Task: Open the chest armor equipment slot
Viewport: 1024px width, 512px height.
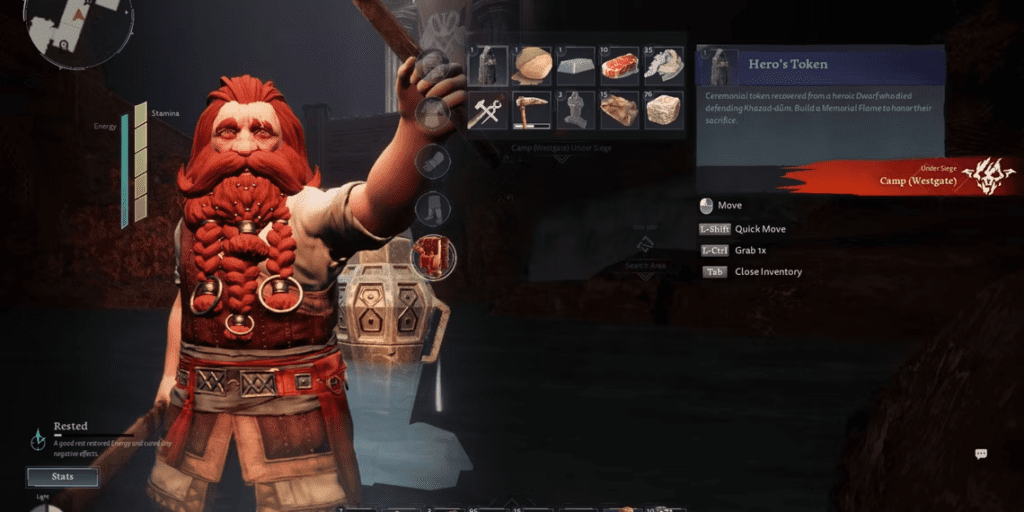Action: click(x=433, y=113)
